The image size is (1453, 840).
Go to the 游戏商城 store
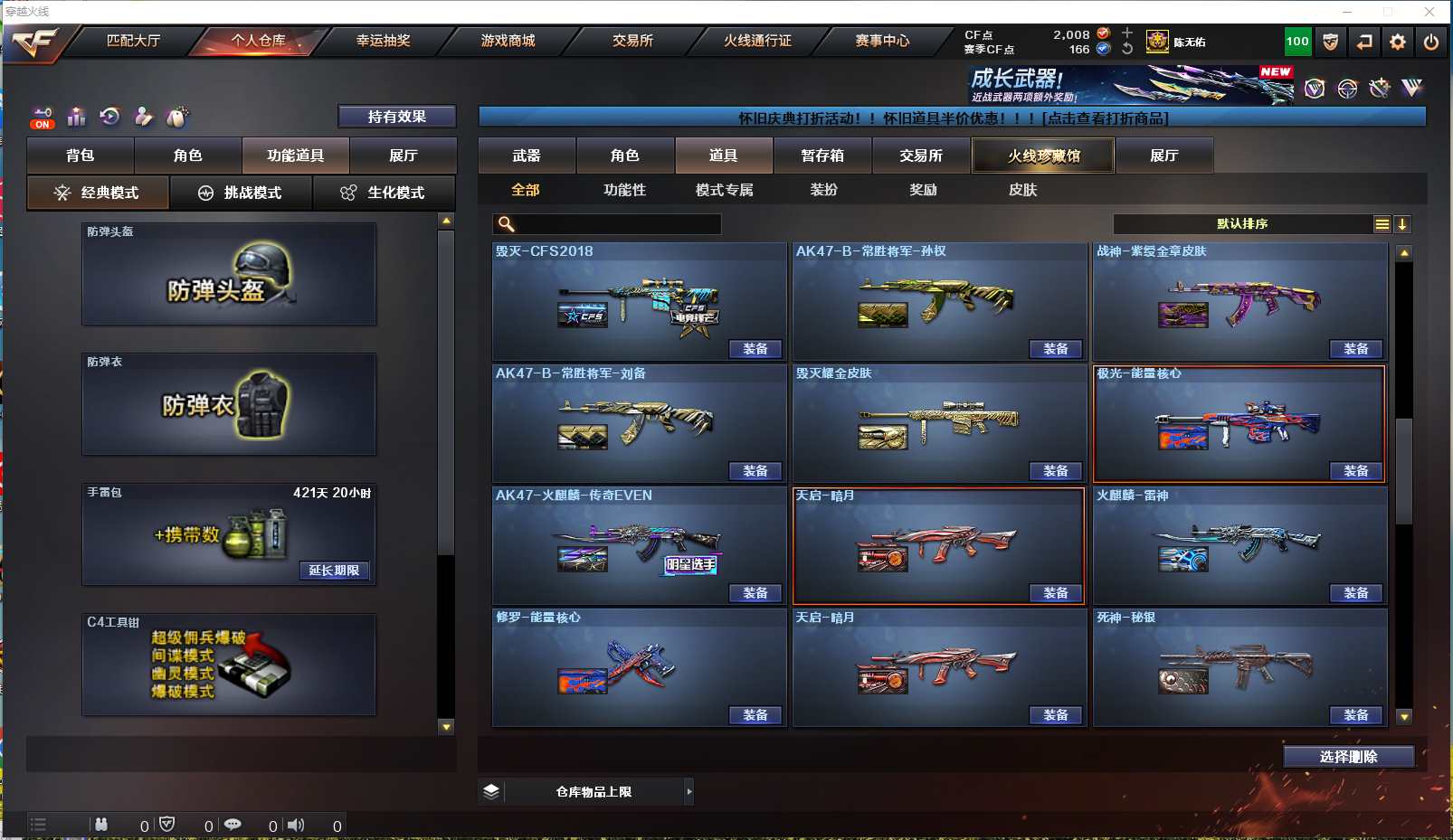508,41
